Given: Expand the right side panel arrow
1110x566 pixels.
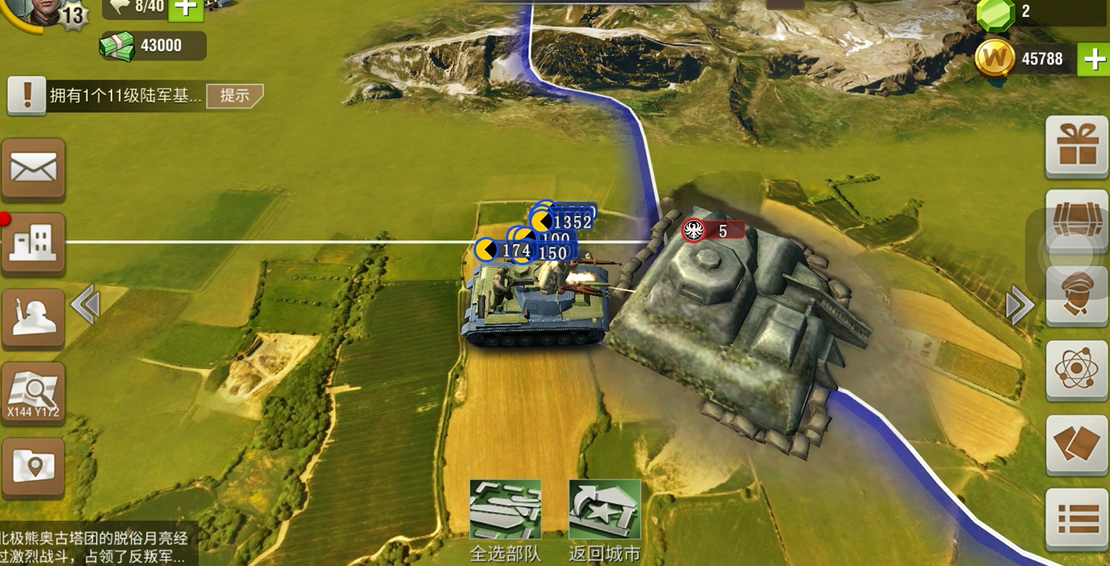Looking at the screenshot, I should tap(1019, 305).
